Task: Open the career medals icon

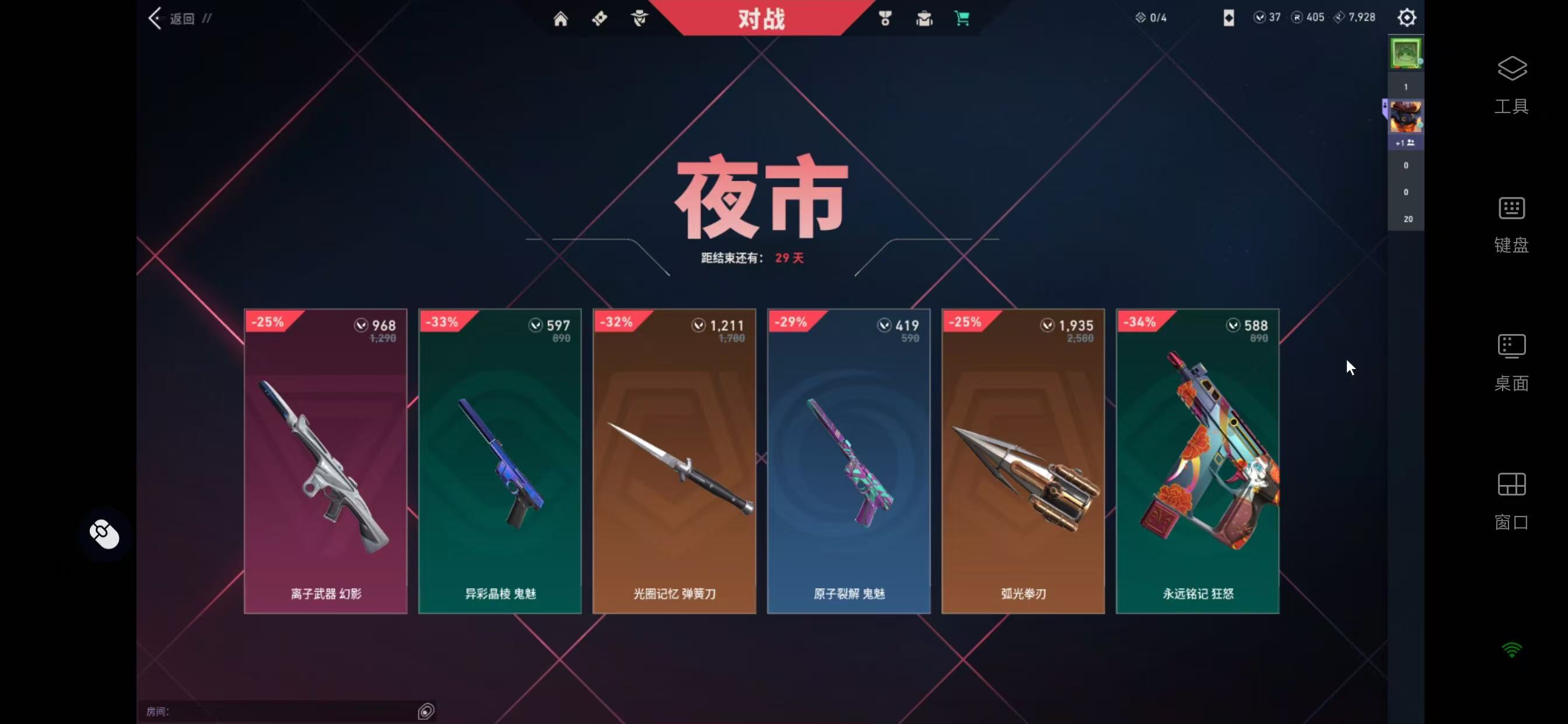Action: 885,18
